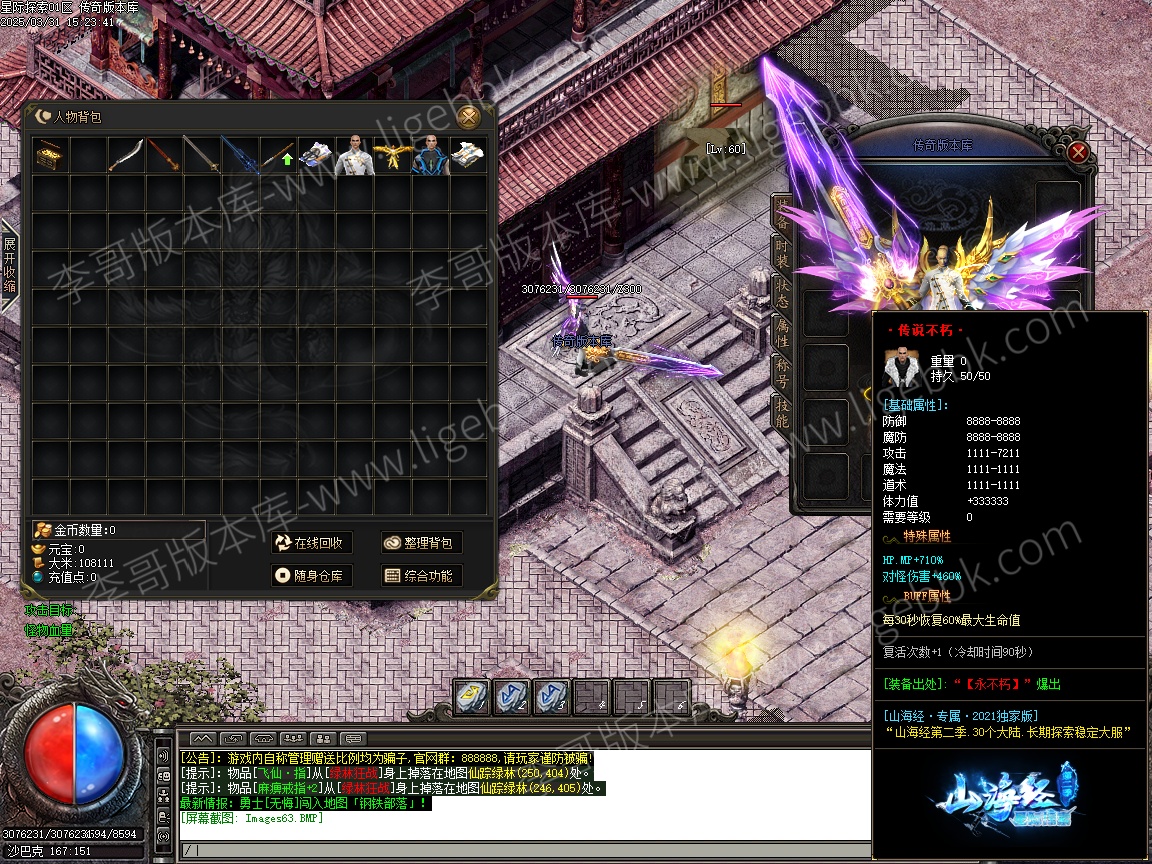Screen dimensions: 1152x864
Task: Close the character equipment panel
Action: tap(1077, 152)
